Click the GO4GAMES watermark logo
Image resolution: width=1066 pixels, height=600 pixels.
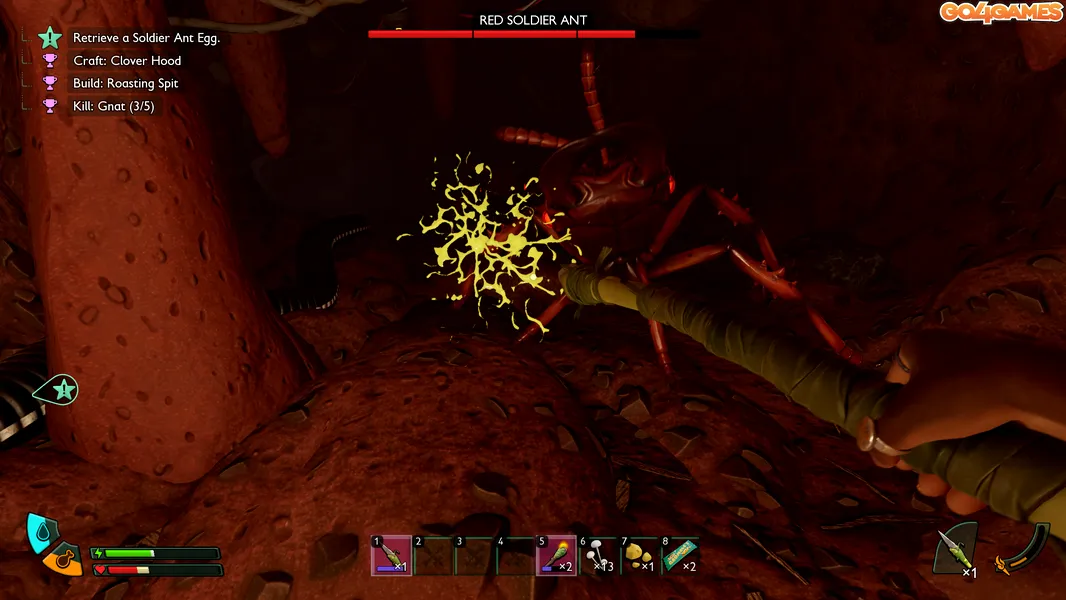click(x=999, y=12)
